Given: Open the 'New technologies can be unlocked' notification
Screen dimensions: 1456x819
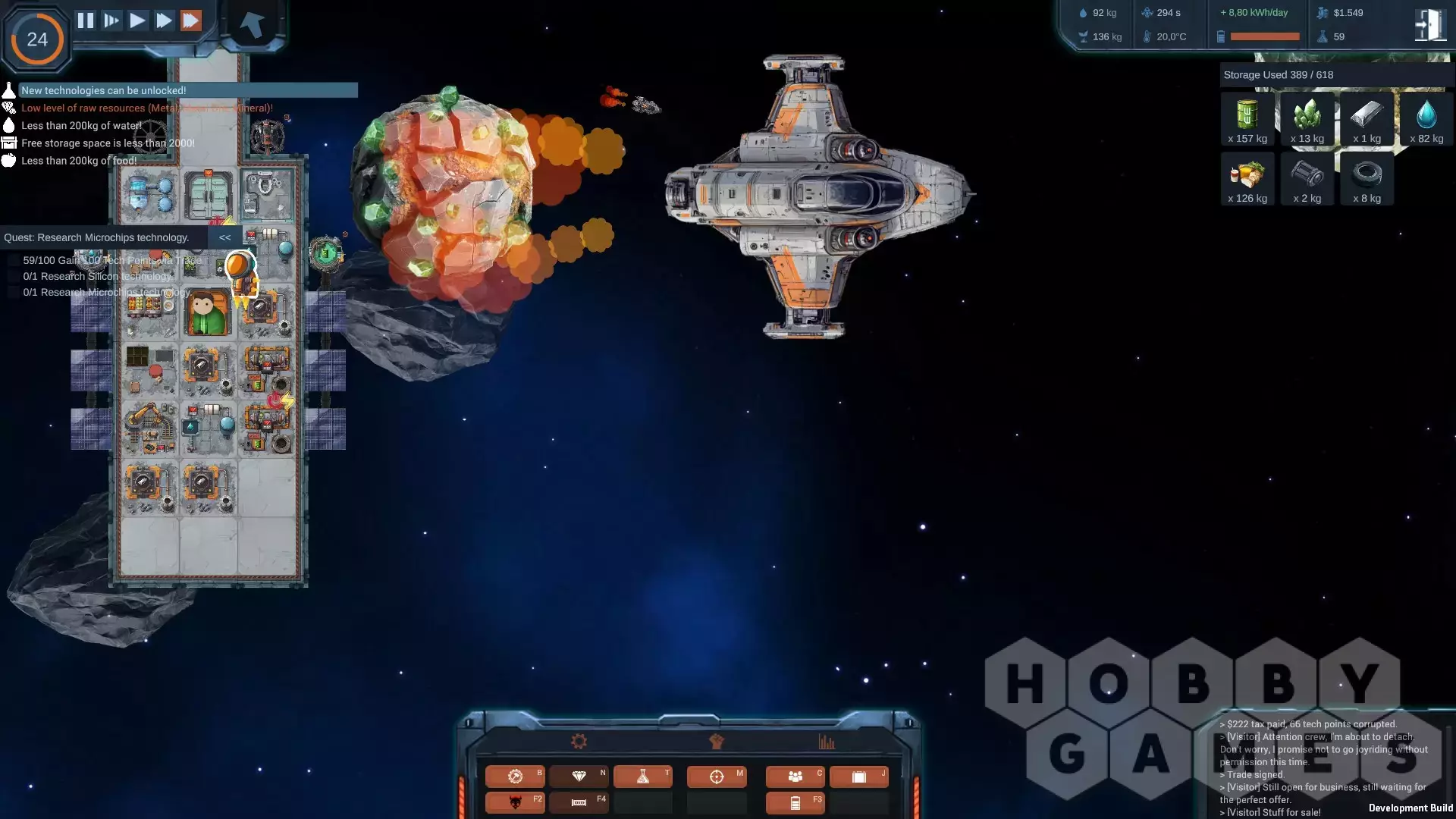Looking at the screenshot, I should [104, 90].
